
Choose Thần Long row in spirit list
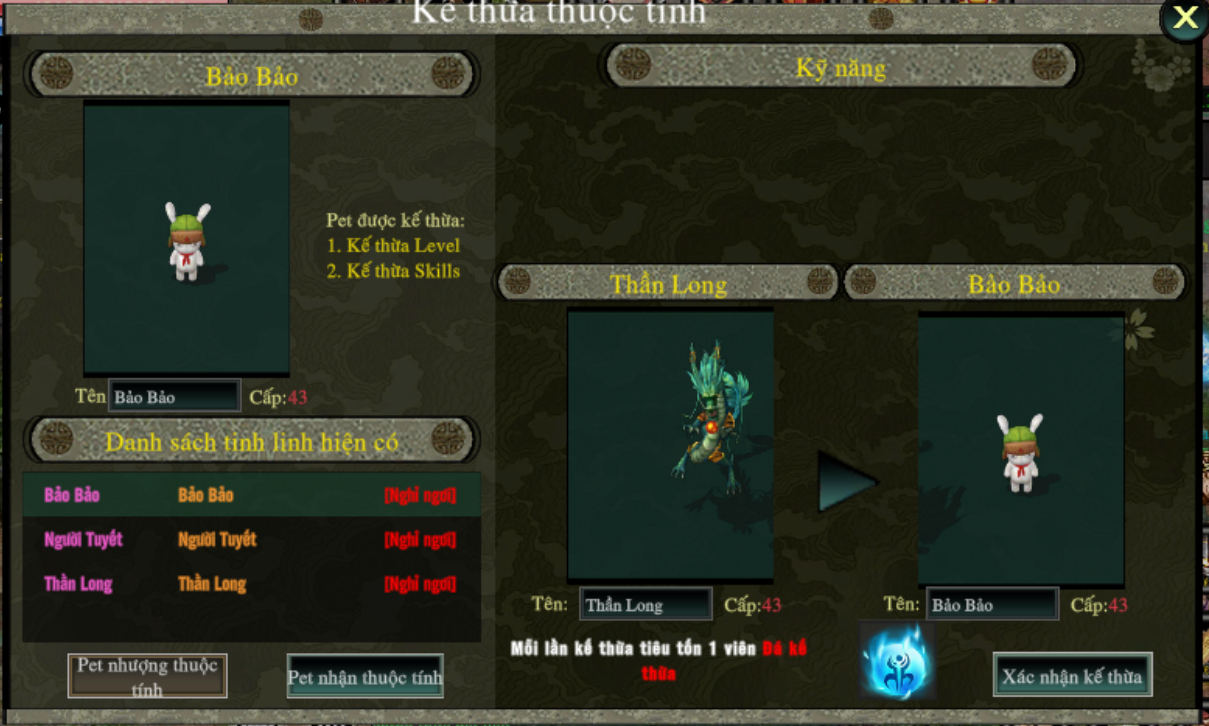[x=251, y=584]
